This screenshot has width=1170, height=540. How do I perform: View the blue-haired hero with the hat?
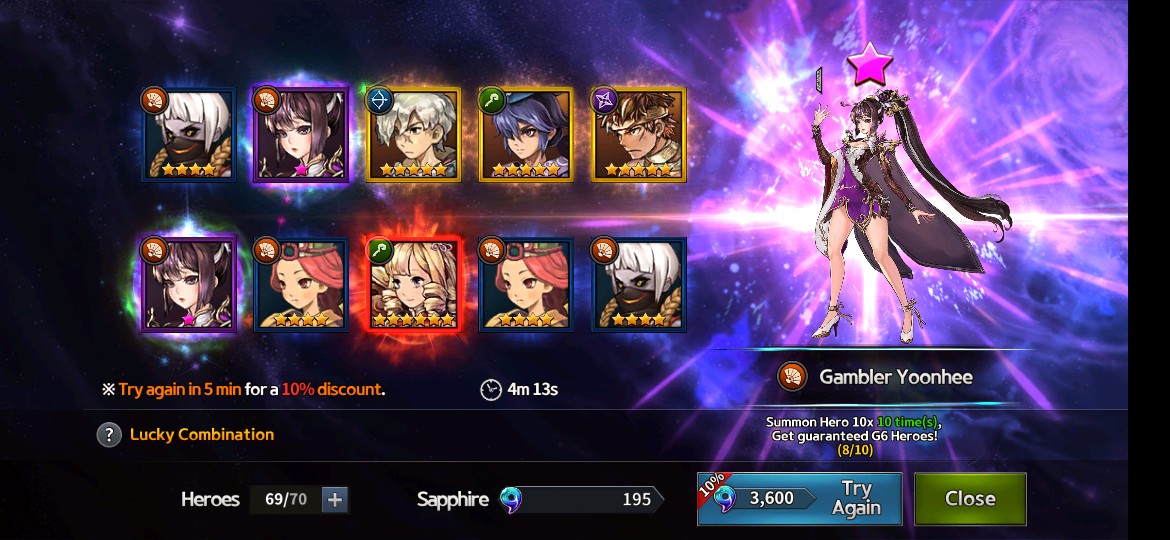point(526,135)
